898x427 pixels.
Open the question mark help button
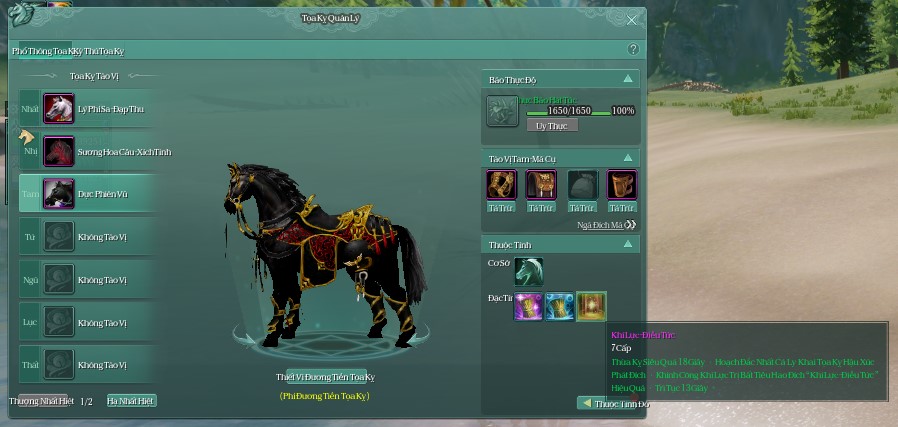[x=632, y=49]
